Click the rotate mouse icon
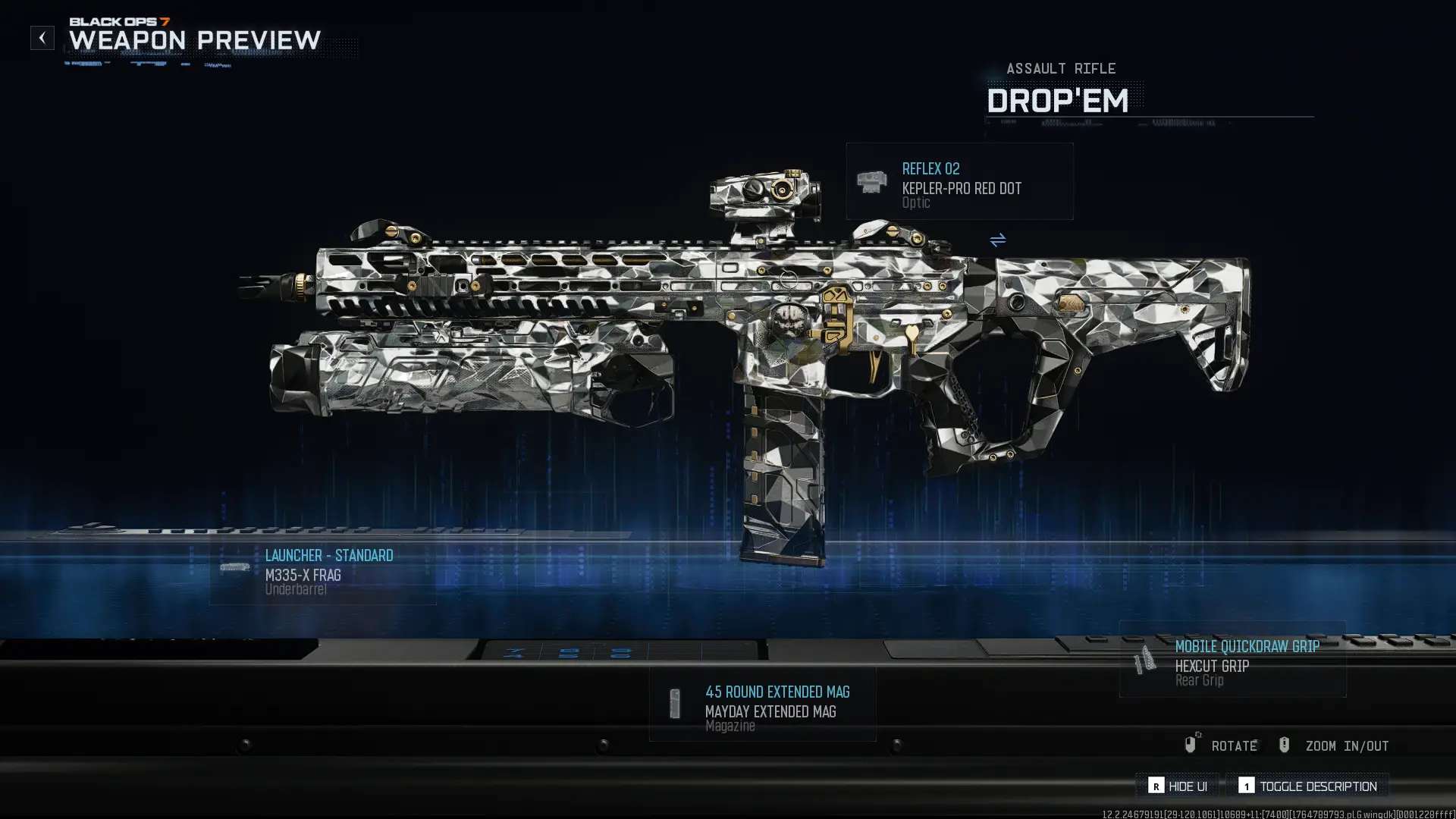1456x819 pixels. point(1190,745)
